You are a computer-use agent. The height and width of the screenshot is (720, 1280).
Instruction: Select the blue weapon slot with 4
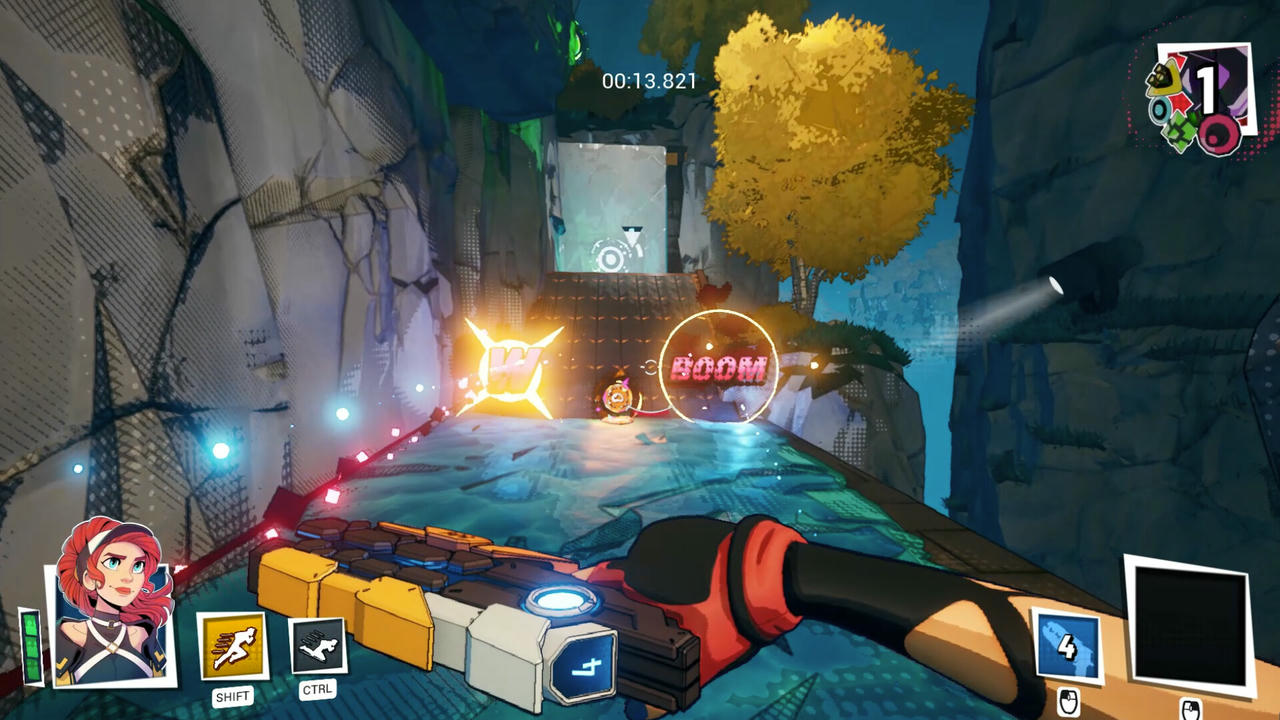tap(1066, 648)
